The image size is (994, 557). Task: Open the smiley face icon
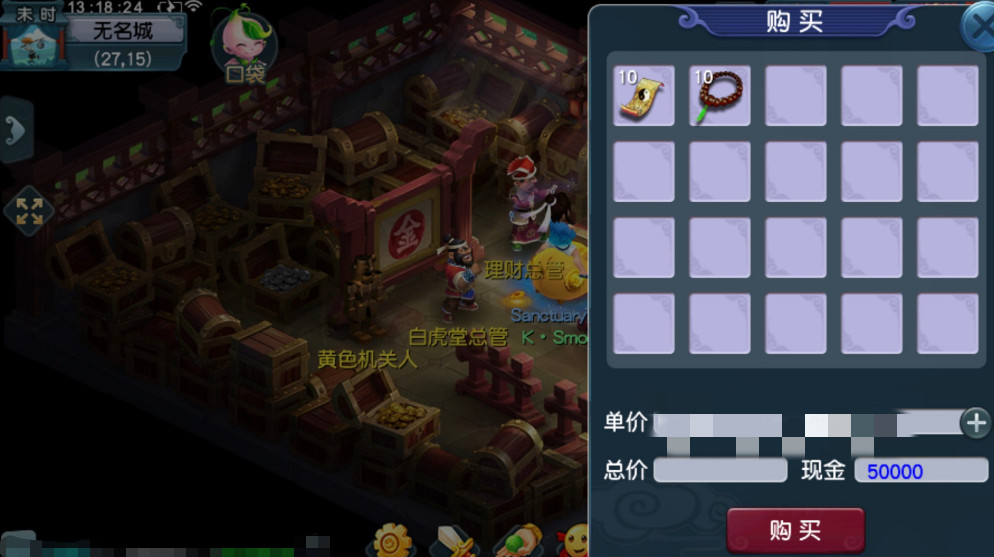573,542
